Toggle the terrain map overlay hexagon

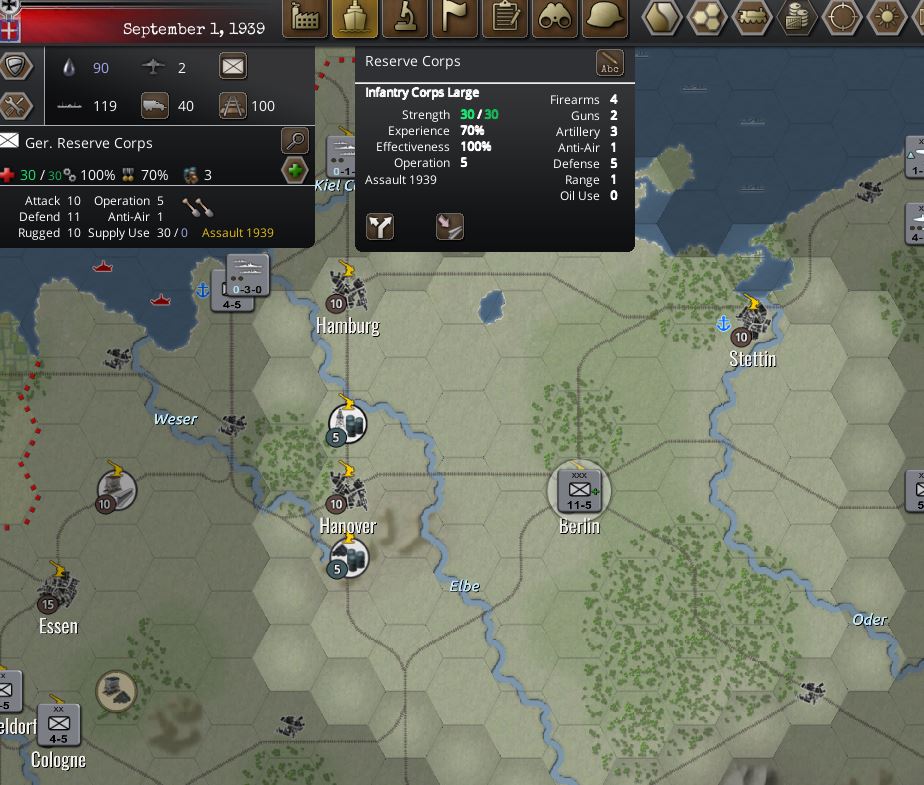click(x=660, y=18)
